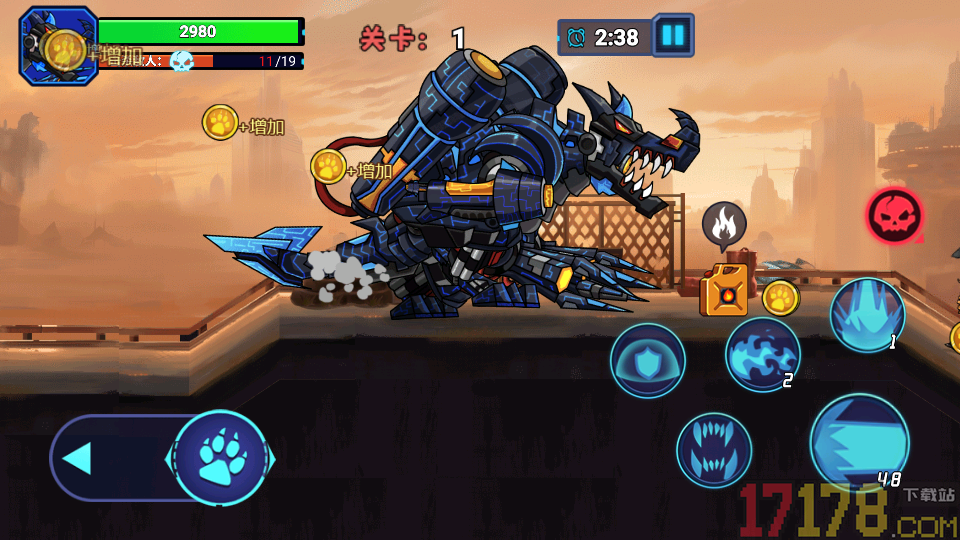Tap the red skull rage button

coord(894,215)
